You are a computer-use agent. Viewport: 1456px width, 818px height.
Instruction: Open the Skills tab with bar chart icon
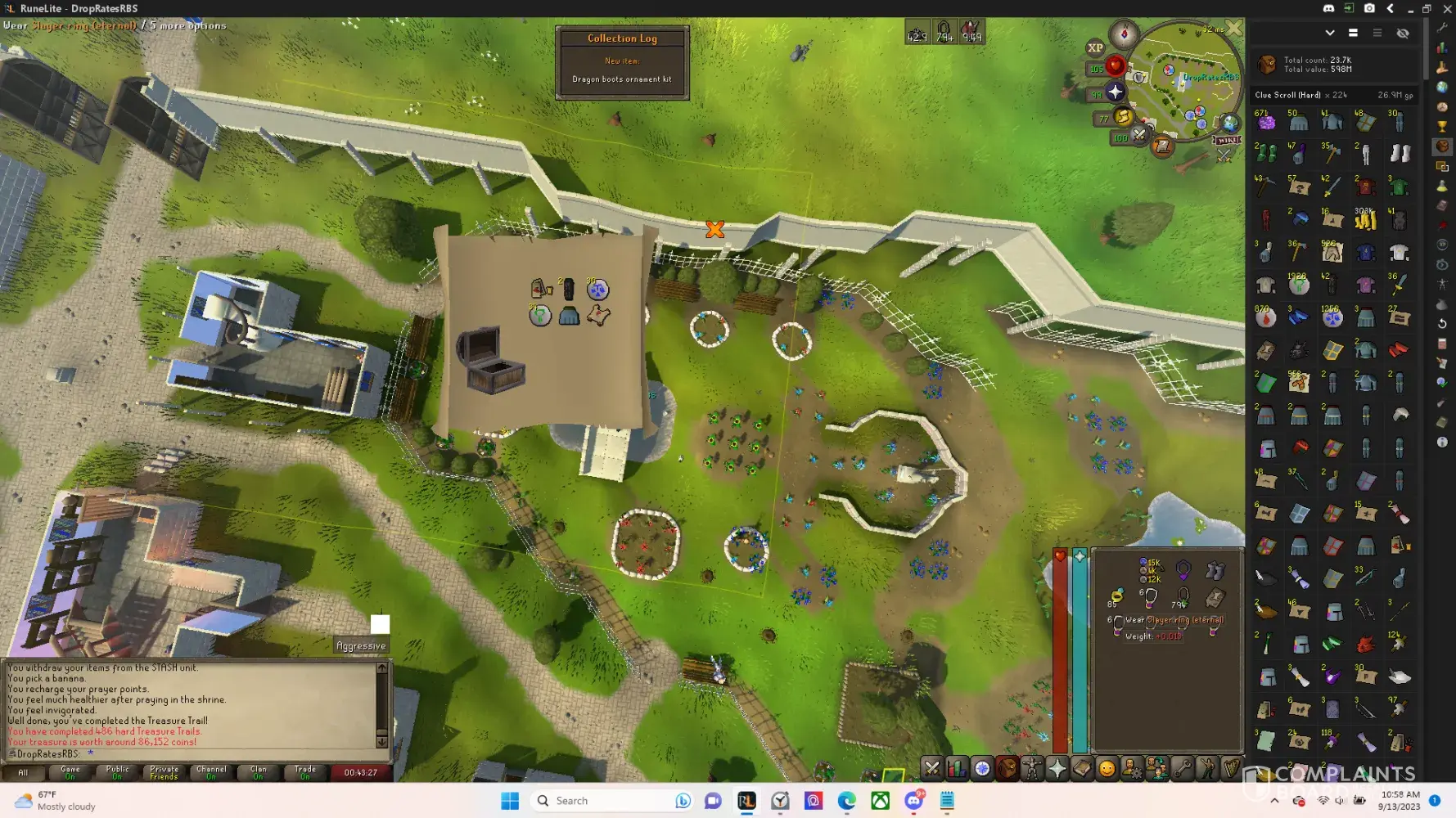tap(957, 768)
